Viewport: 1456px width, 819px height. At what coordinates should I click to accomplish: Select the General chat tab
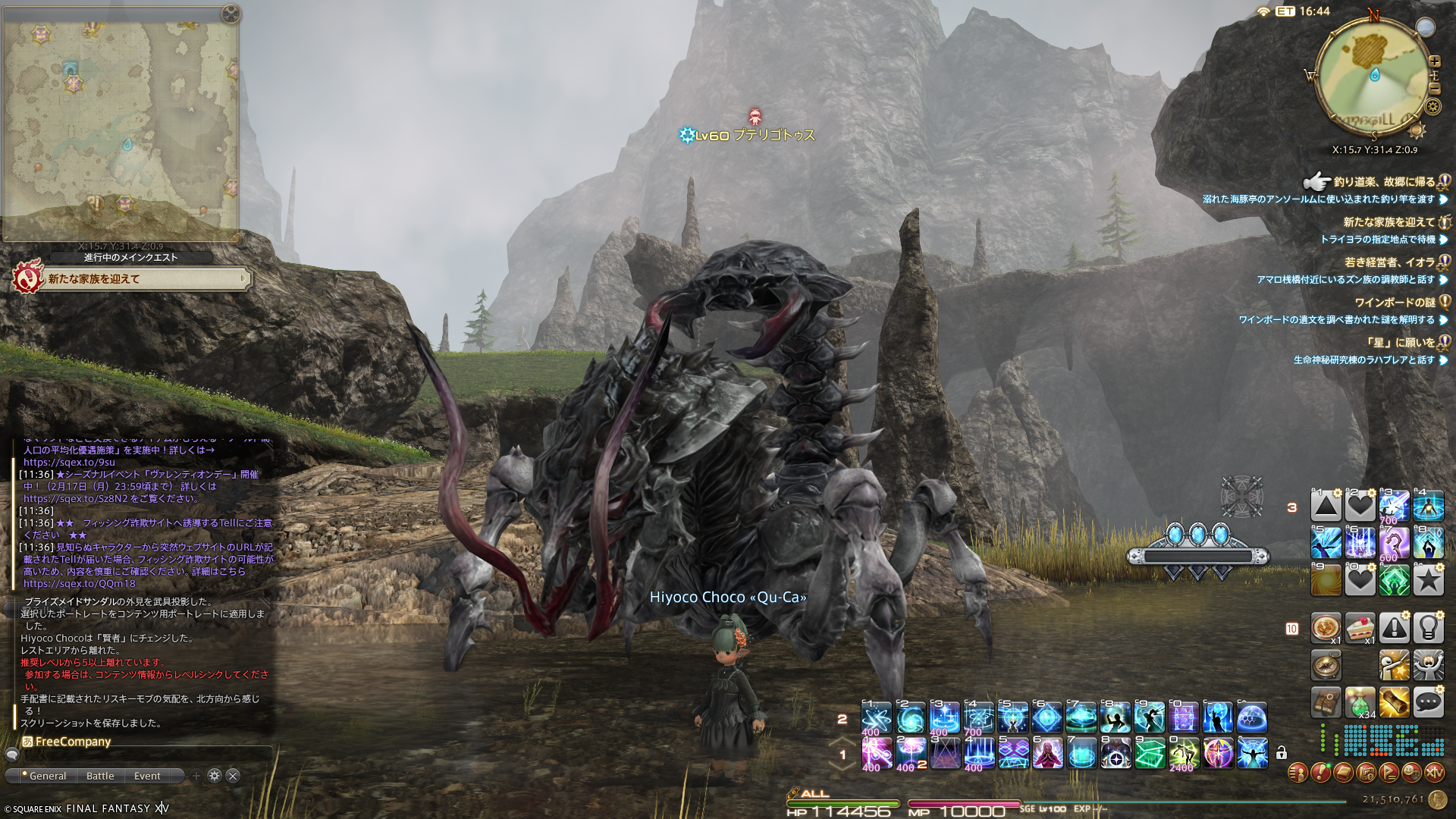pos(47,776)
